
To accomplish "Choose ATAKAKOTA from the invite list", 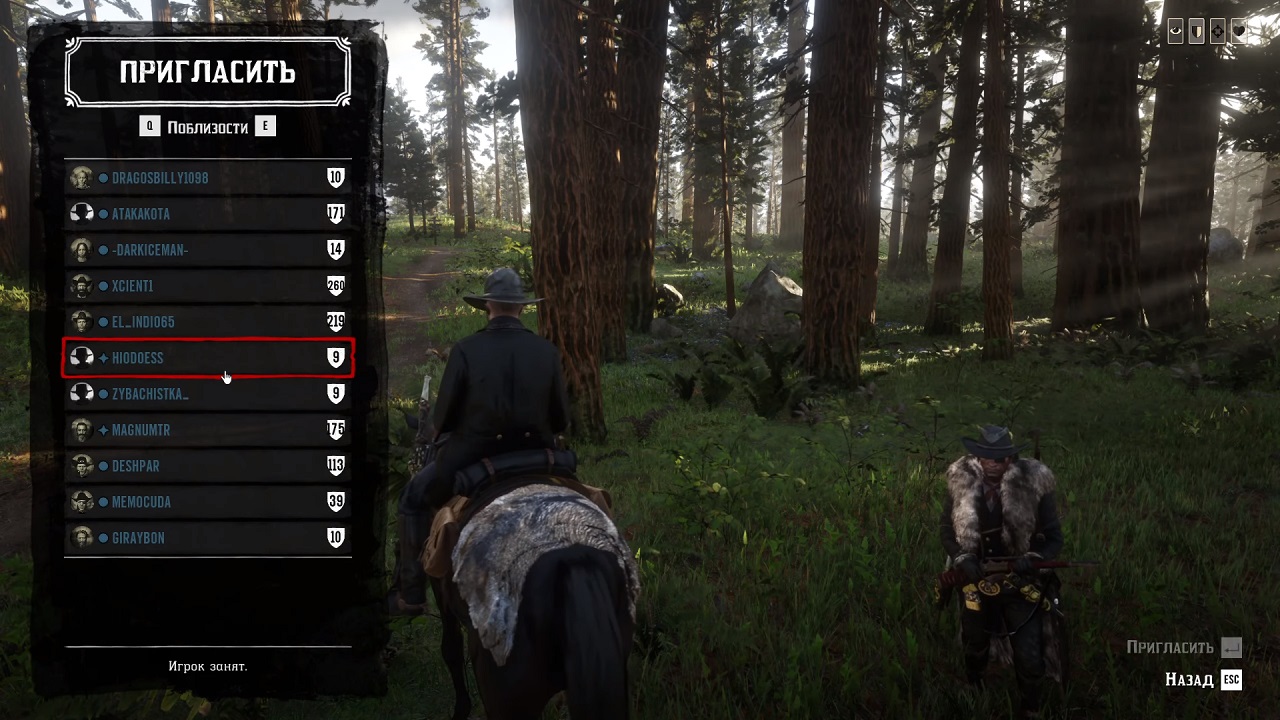I will [x=208, y=214].
